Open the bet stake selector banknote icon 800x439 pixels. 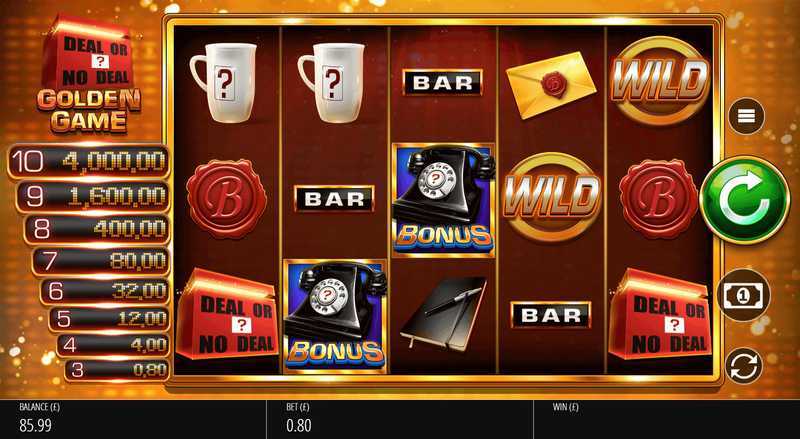click(745, 295)
